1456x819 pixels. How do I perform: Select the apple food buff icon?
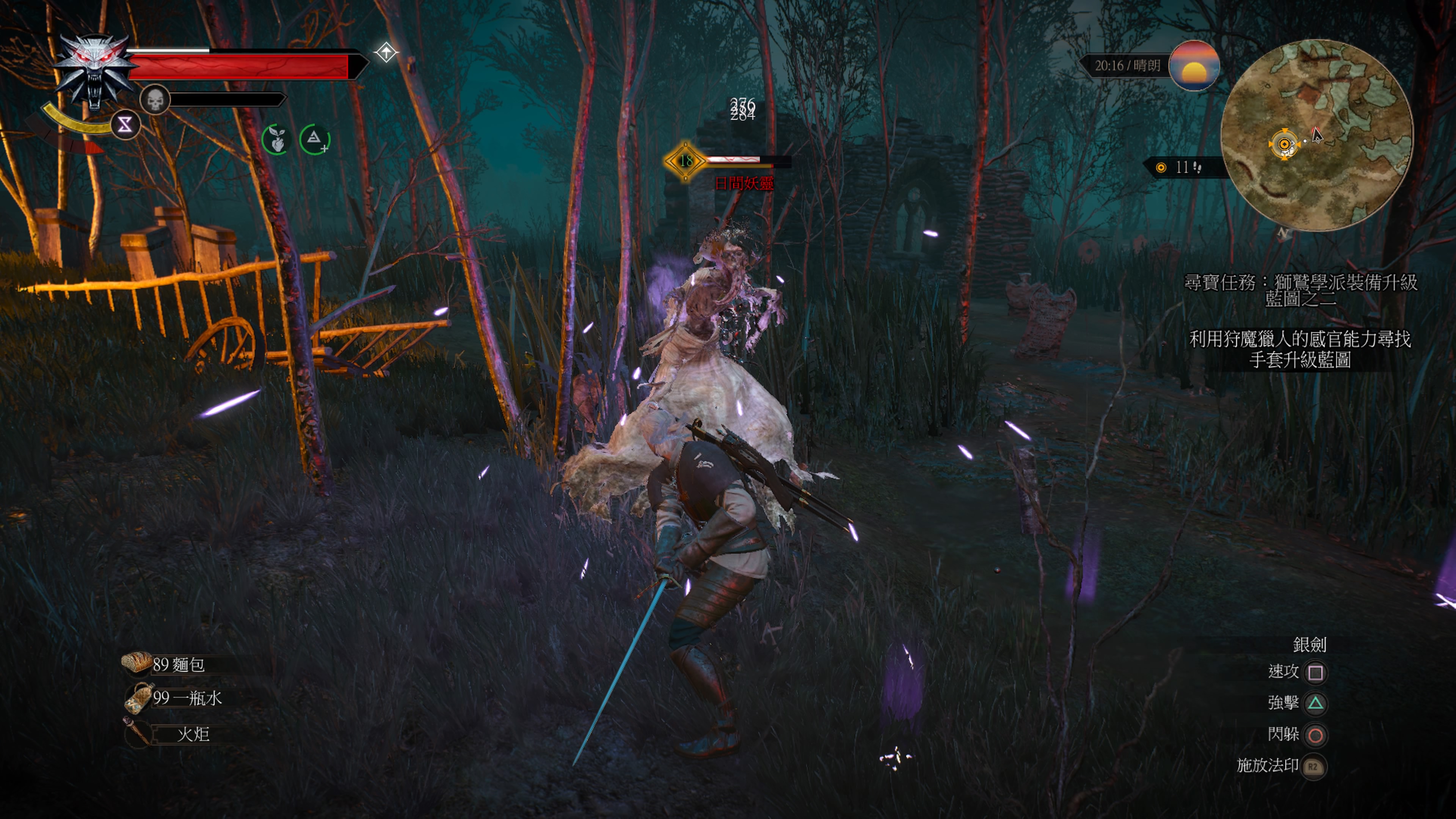(276, 140)
